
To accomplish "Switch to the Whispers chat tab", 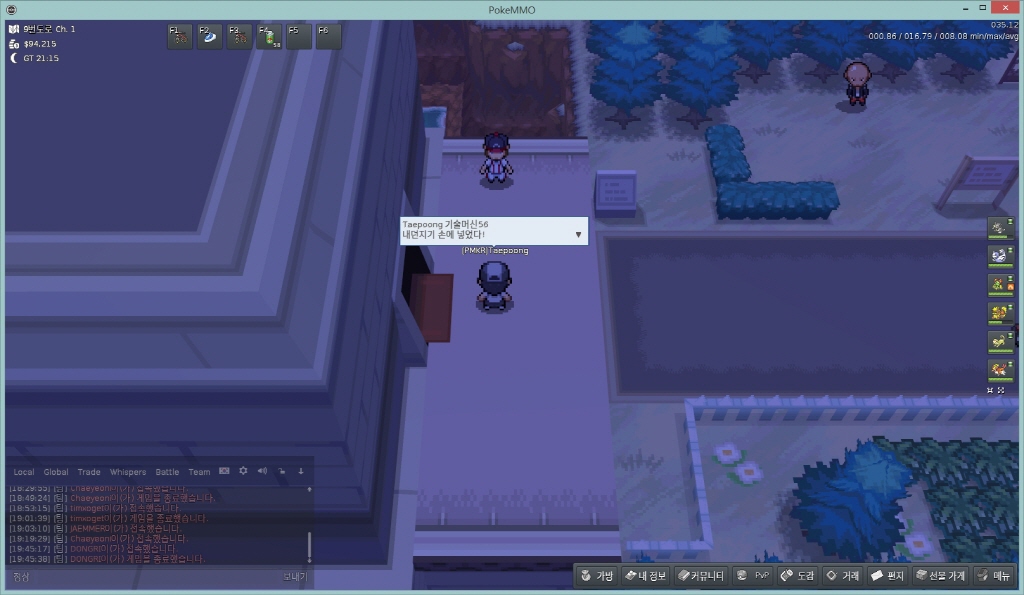I will (x=127, y=472).
